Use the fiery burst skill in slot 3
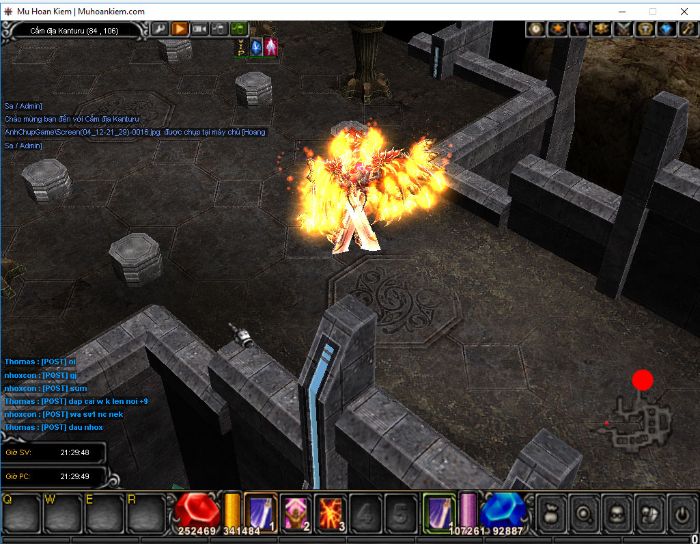The image size is (700, 544). click(331, 511)
